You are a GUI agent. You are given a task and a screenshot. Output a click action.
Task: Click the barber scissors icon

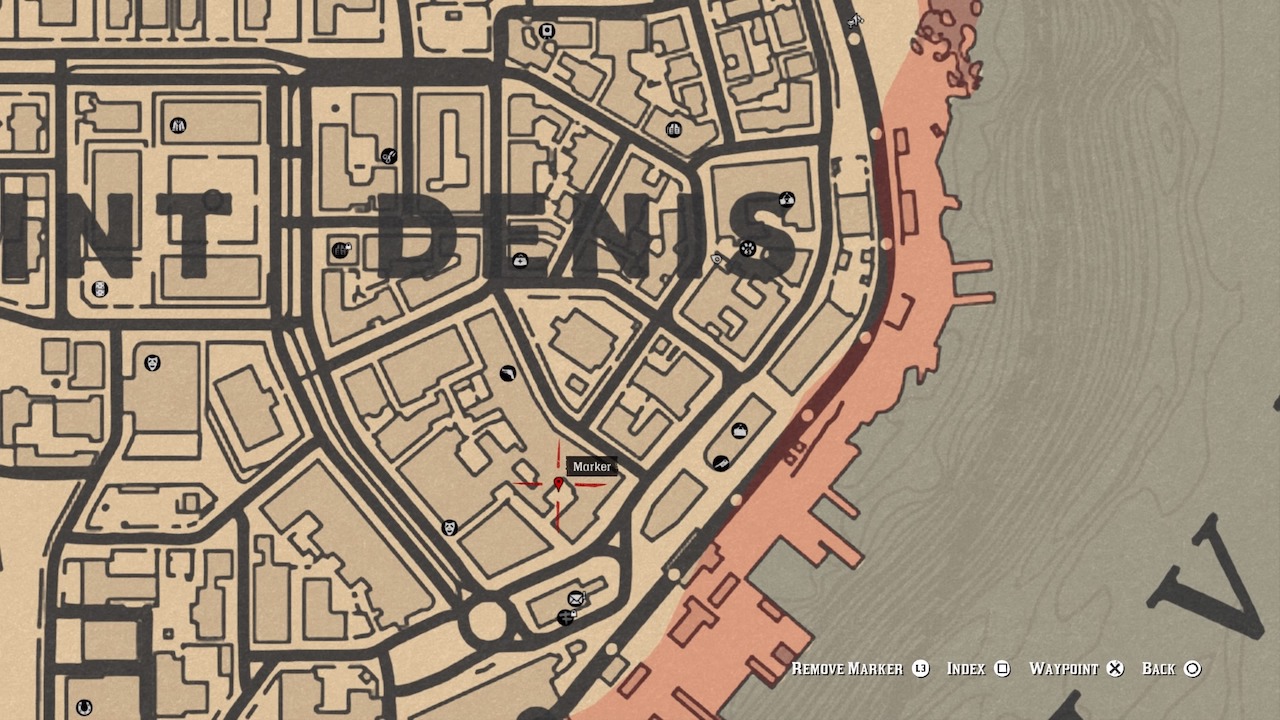(389, 154)
